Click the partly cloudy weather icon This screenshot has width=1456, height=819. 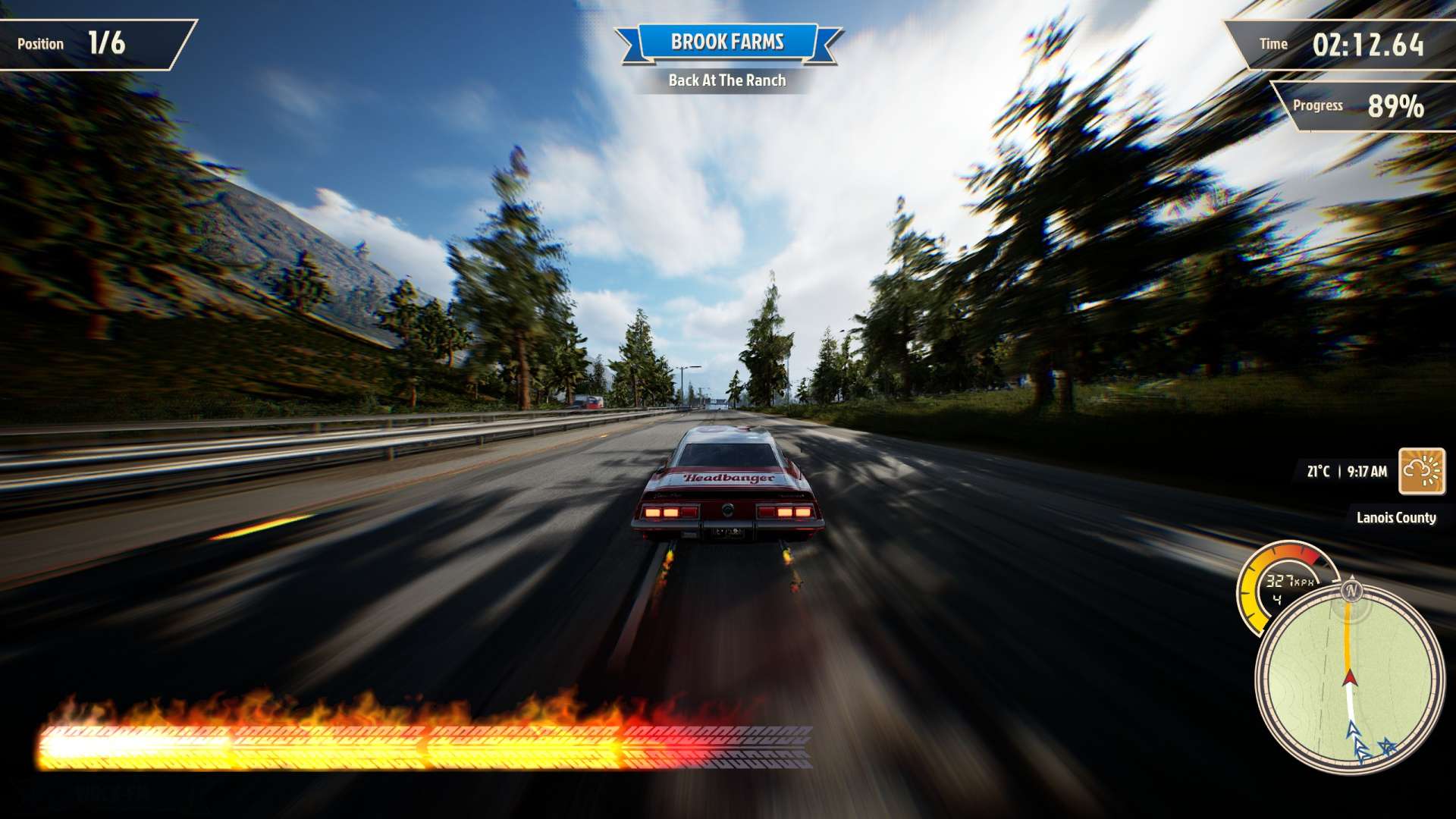(x=1422, y=471)
